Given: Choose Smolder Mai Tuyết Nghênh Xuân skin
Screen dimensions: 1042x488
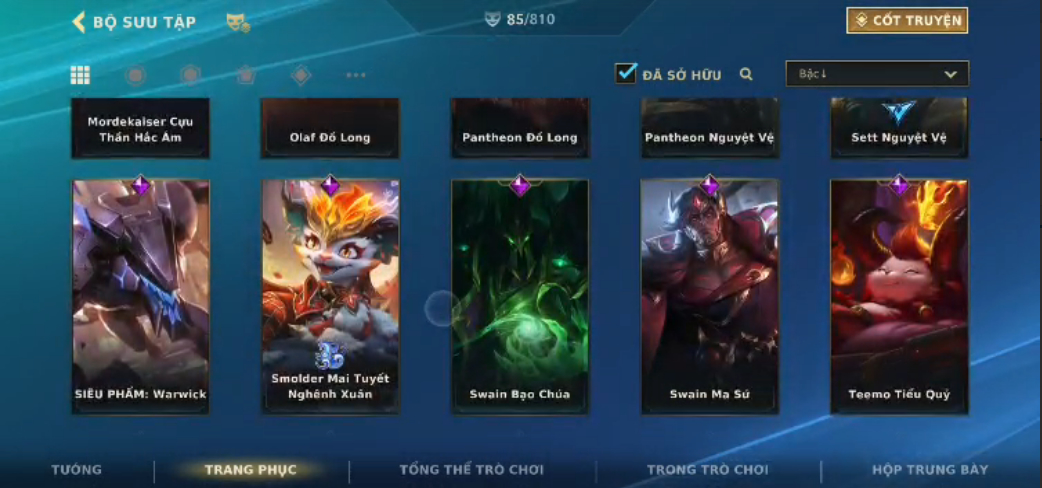Looking at the screenshot, I should coord(330,296).
